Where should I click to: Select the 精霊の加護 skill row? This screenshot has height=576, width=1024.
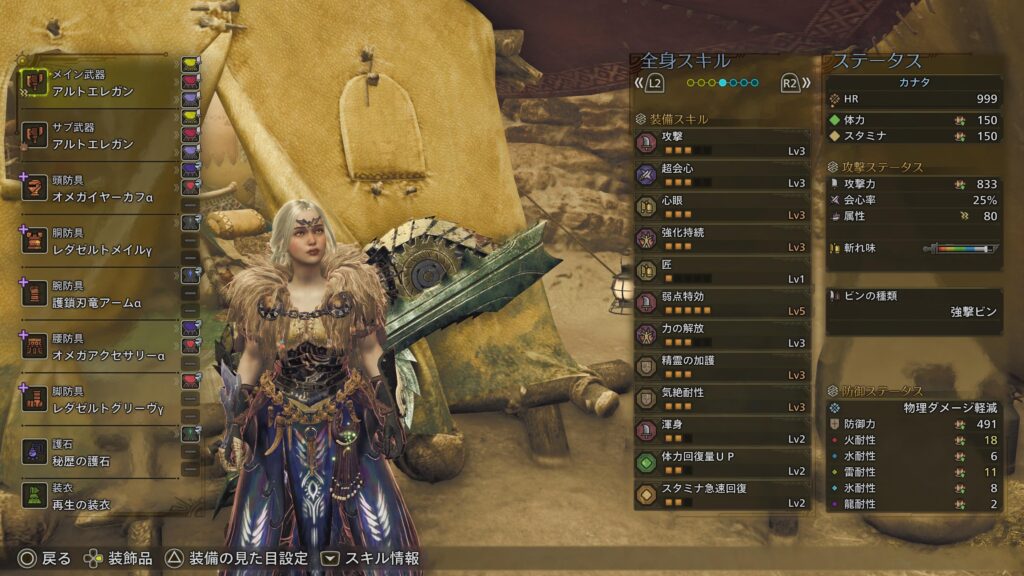[x=721, y=367]
